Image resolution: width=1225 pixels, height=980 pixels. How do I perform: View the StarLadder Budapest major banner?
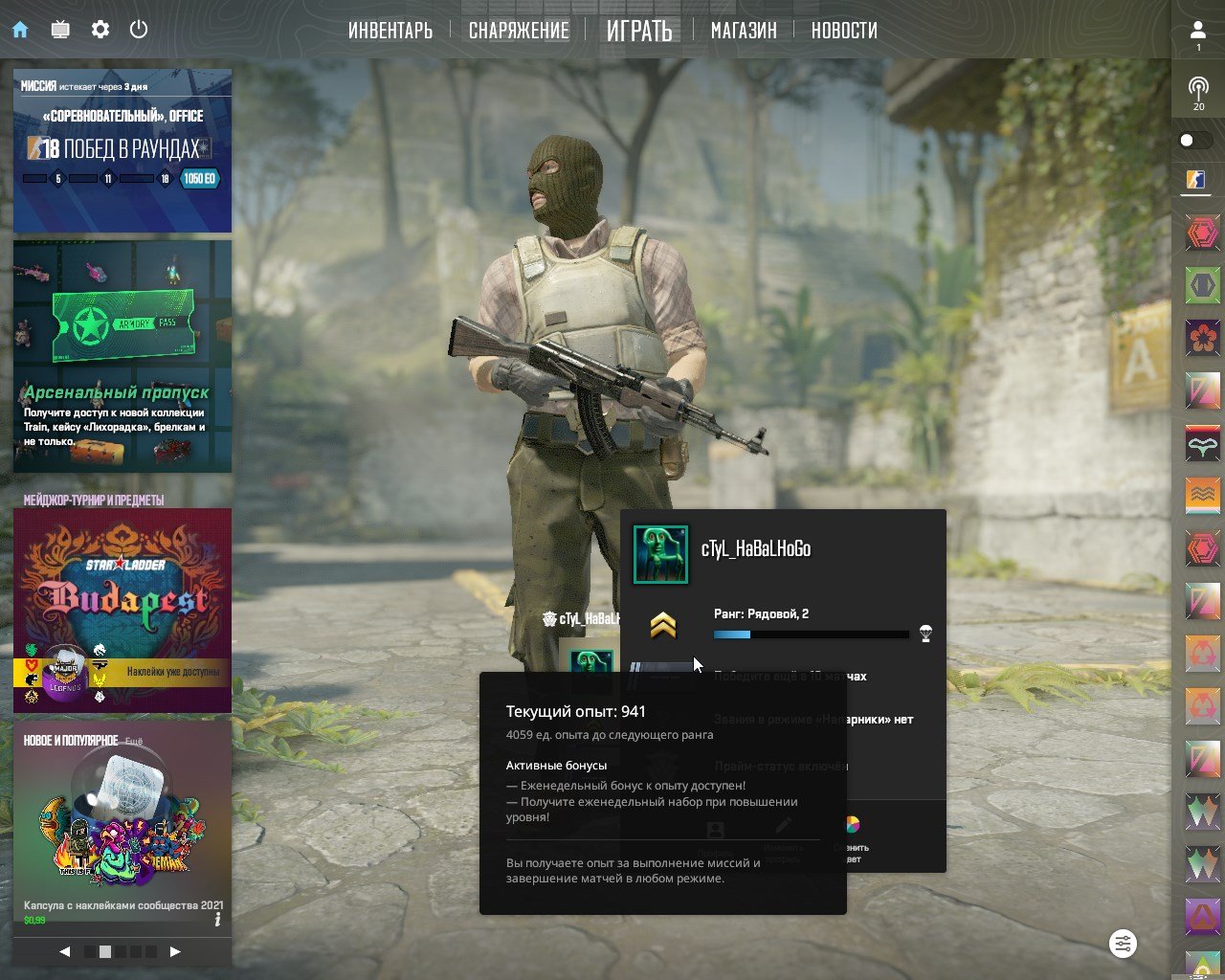click(122, 610)
